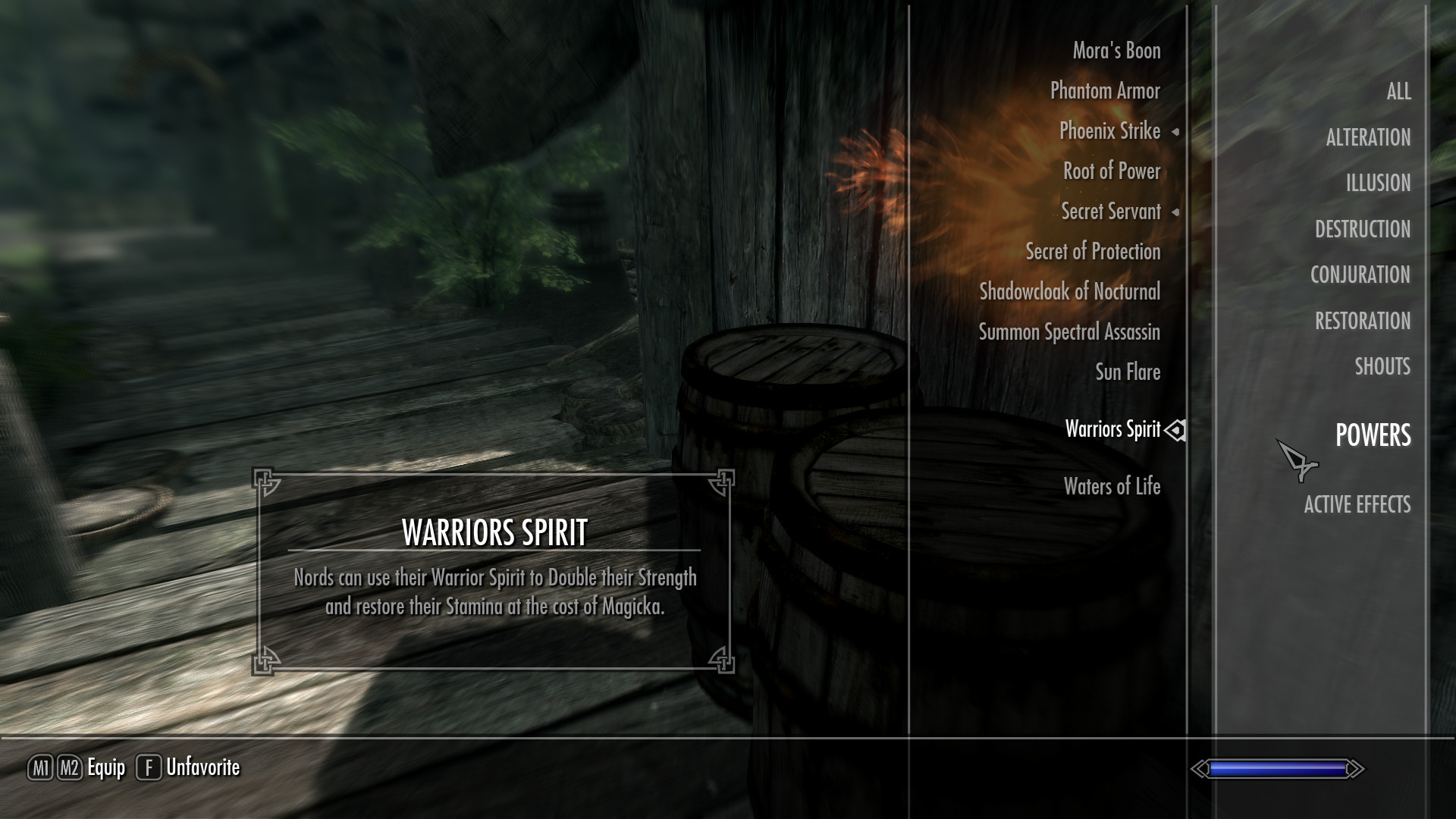The height and width of the screenshot is (819, 1456).
Task: Select the Secret Servant power
Action: click(x=1110, y=212)
